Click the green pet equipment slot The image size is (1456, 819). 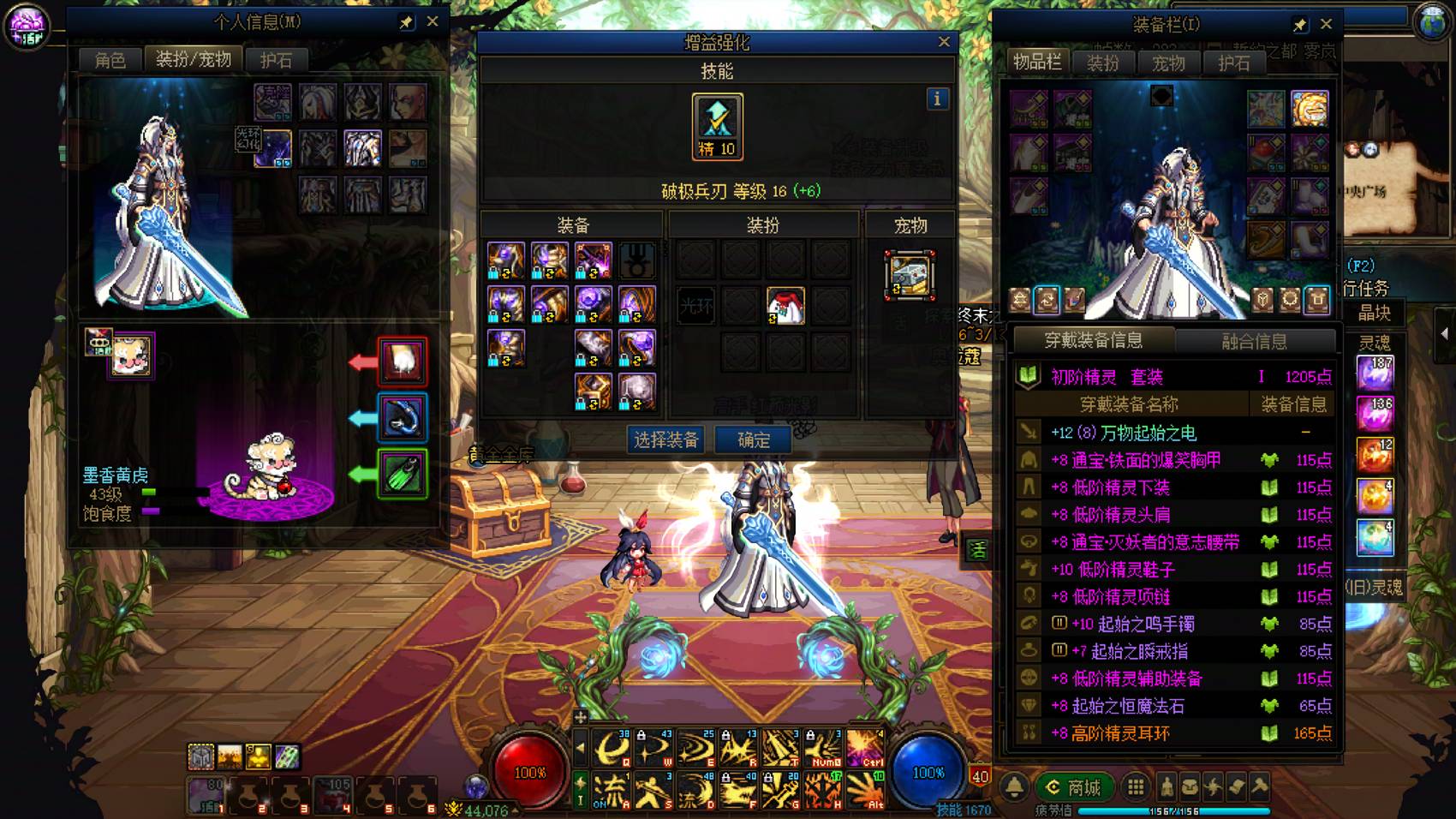(403, 474)
